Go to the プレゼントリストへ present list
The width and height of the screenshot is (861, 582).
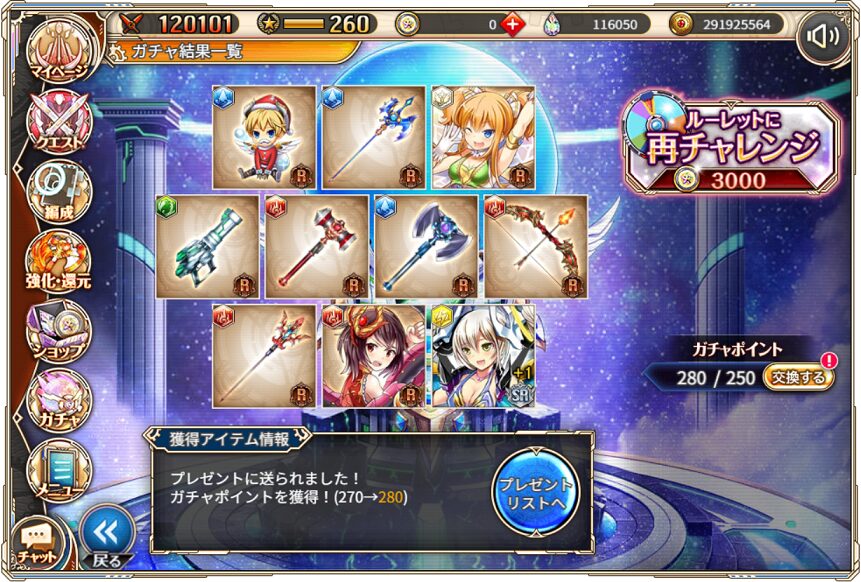(536, 489)
